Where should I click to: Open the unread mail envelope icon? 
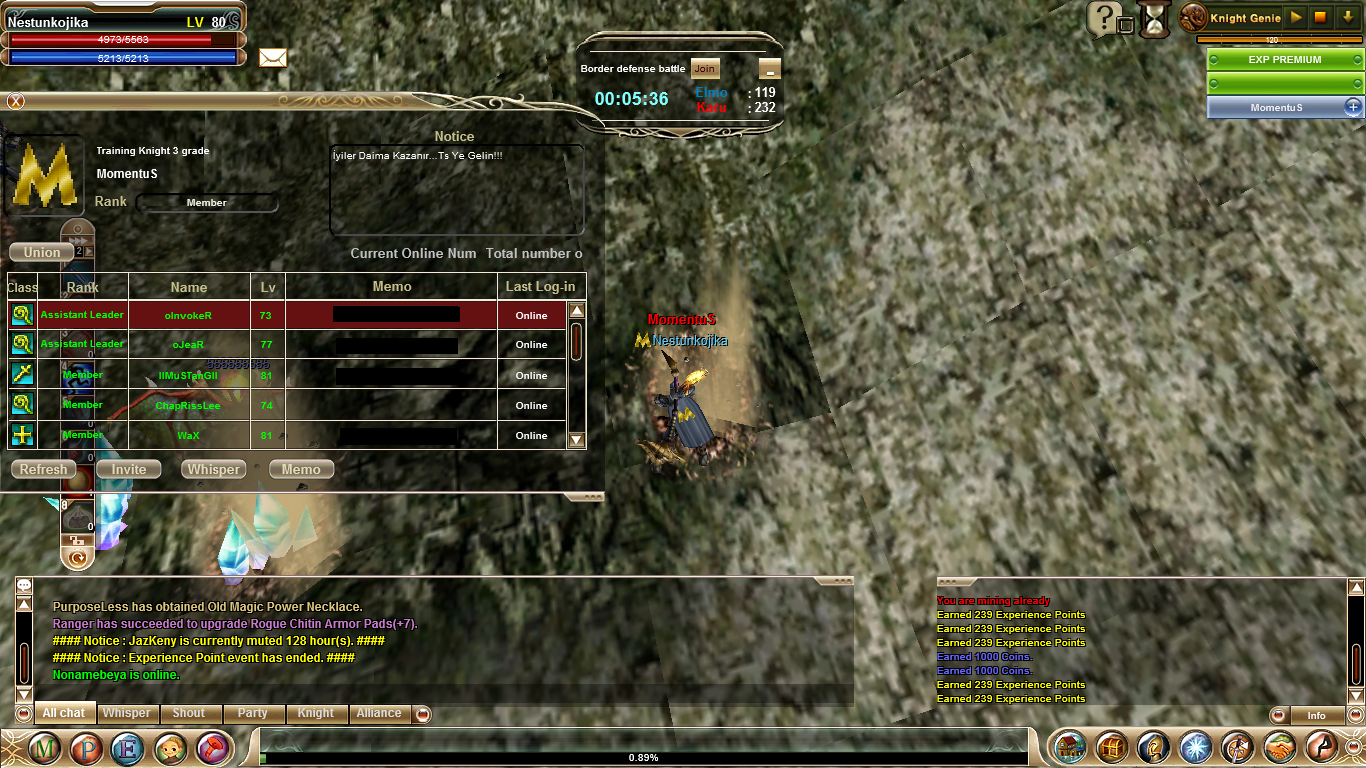point(273,57)
